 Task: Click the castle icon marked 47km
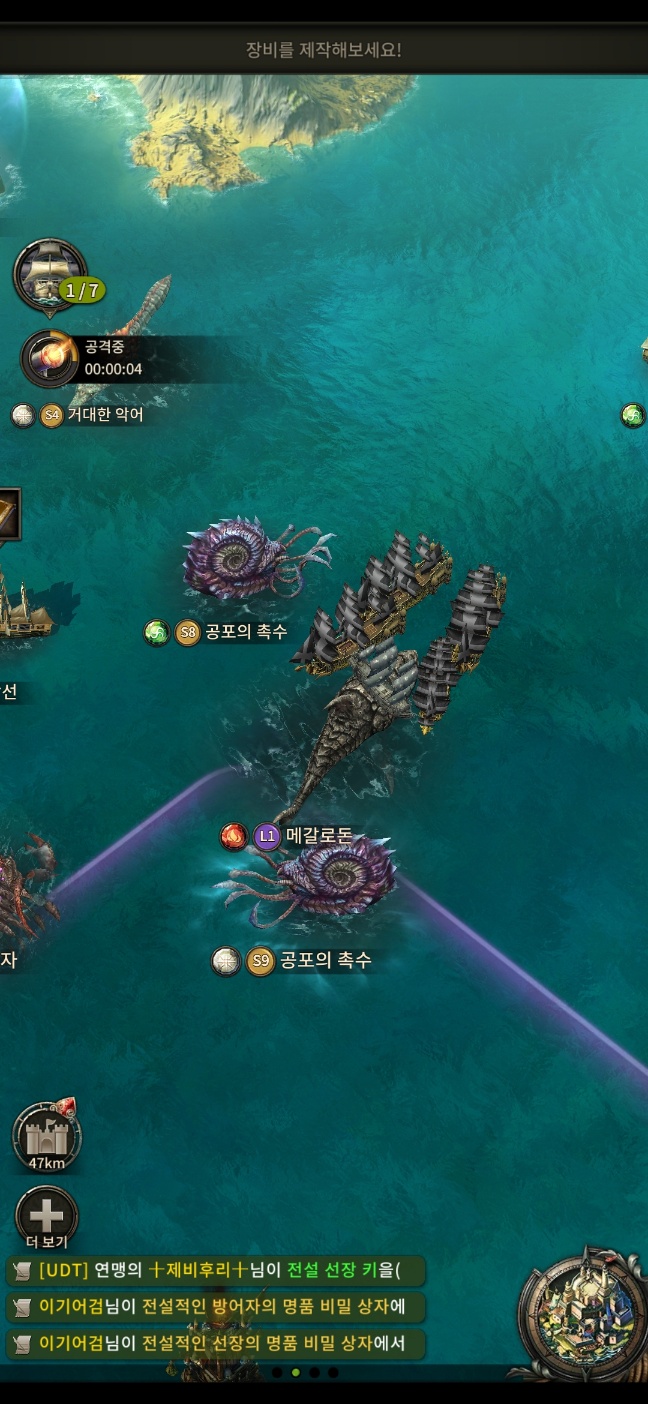47,1137
